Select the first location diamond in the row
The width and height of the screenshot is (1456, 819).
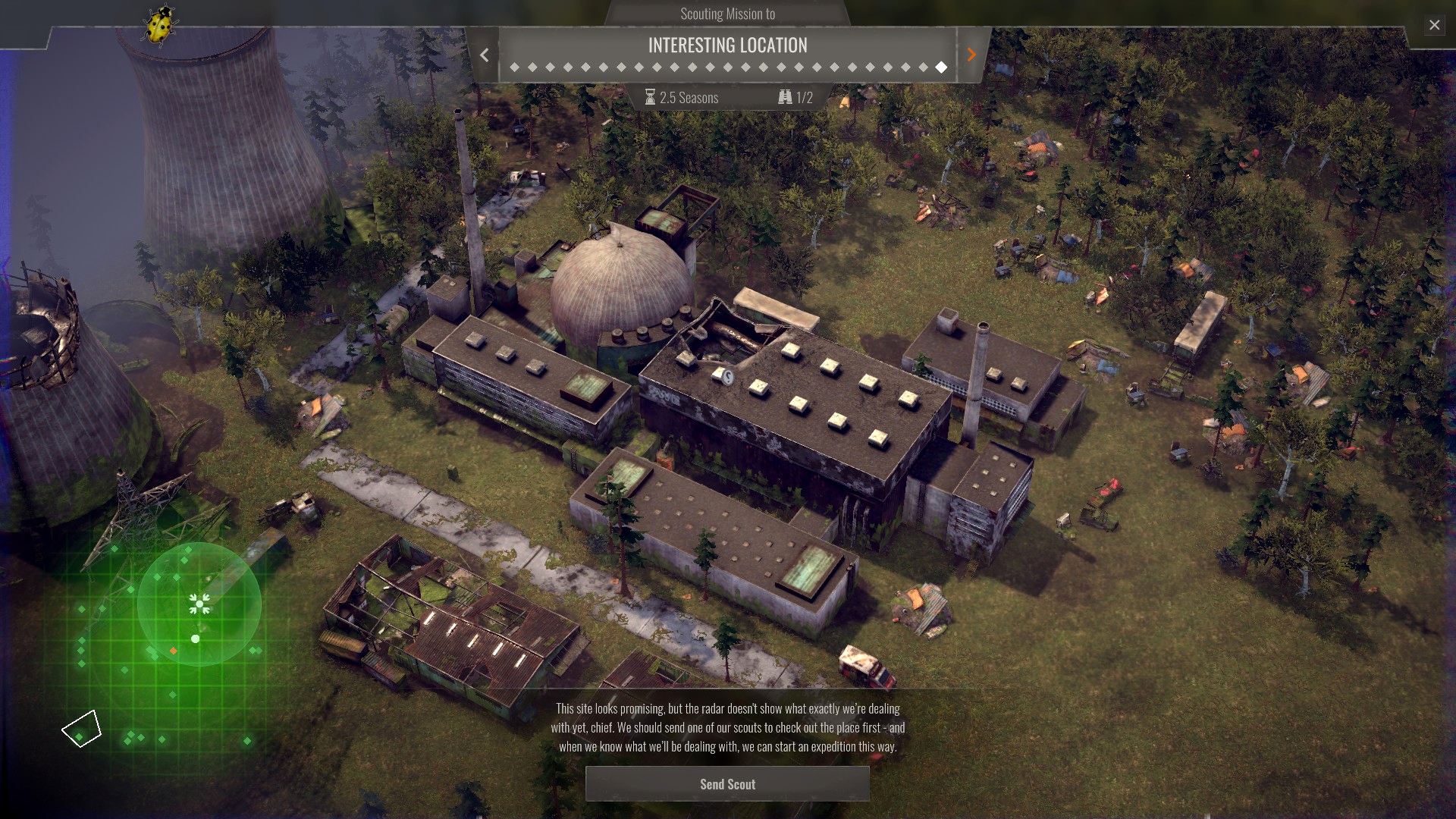click(x=515, y=67)
